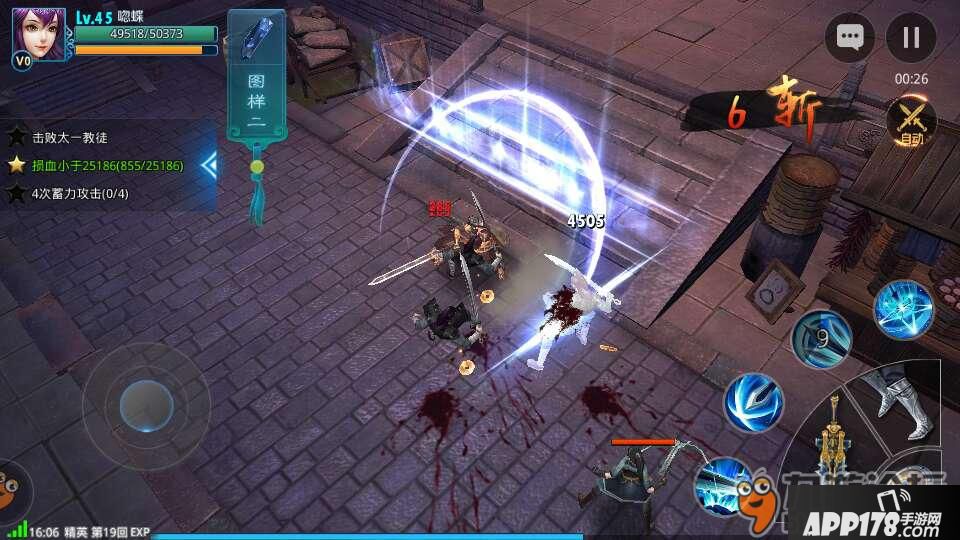
Task: Tap the virtual joystick center
Action: [x=146, y=406]
